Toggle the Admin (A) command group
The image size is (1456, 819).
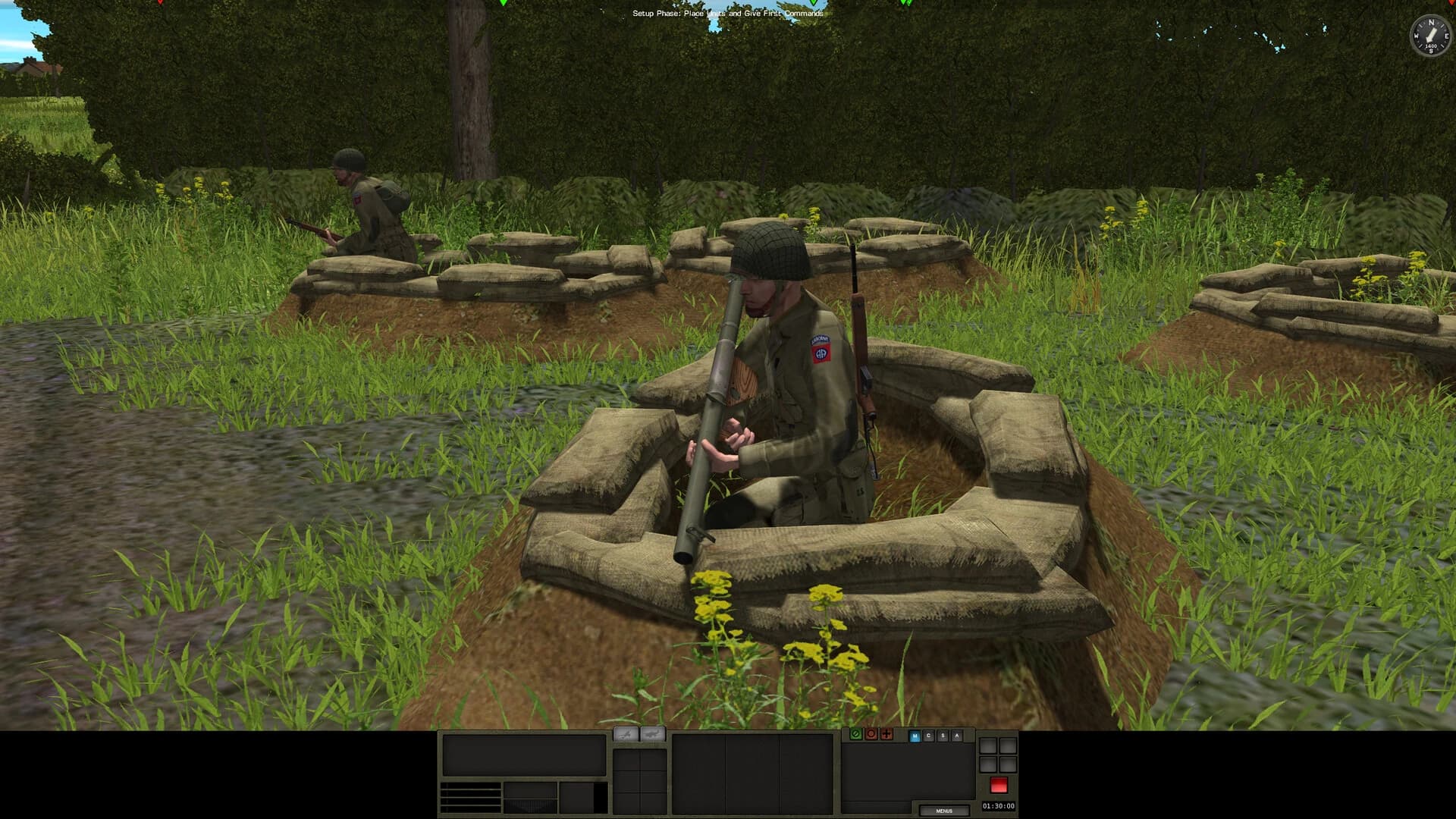pyautogui.click(x=957, y=735)
